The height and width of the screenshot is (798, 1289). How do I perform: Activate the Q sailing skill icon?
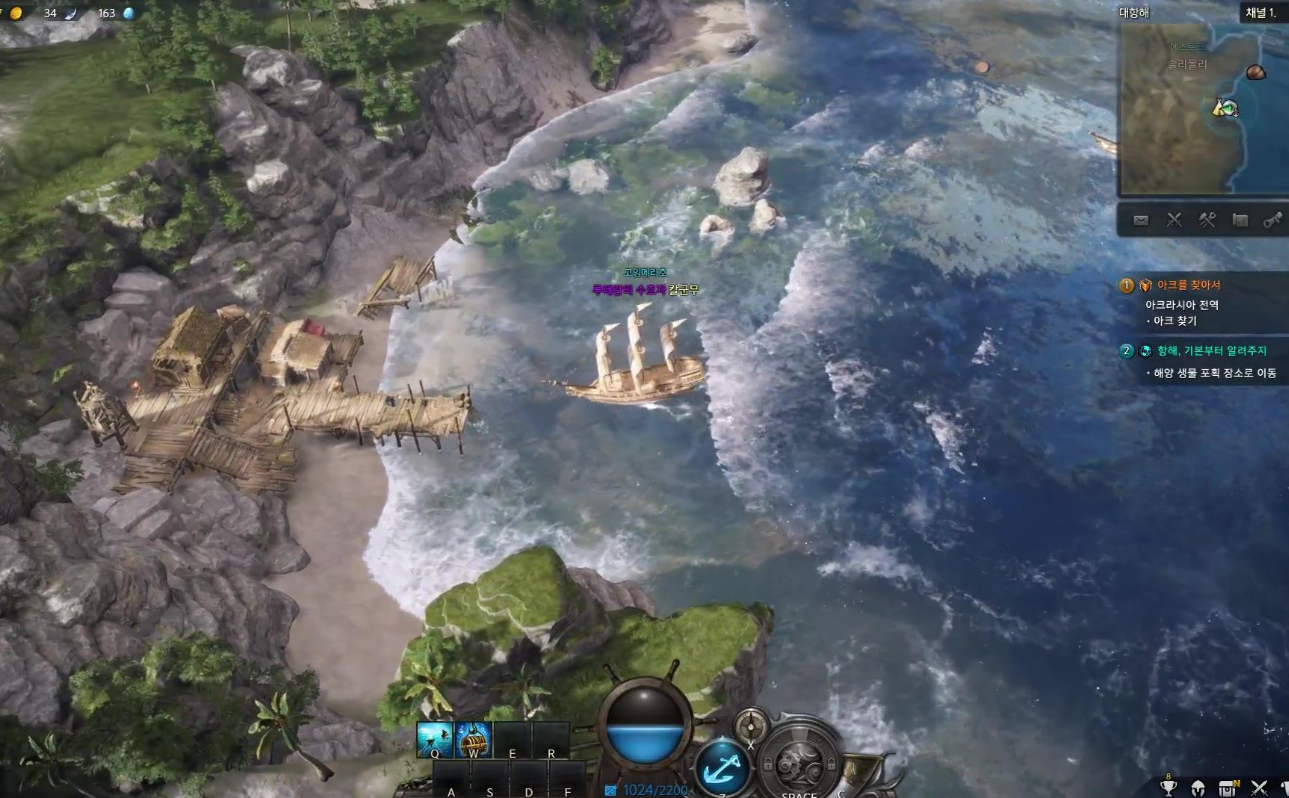point(435,739)
